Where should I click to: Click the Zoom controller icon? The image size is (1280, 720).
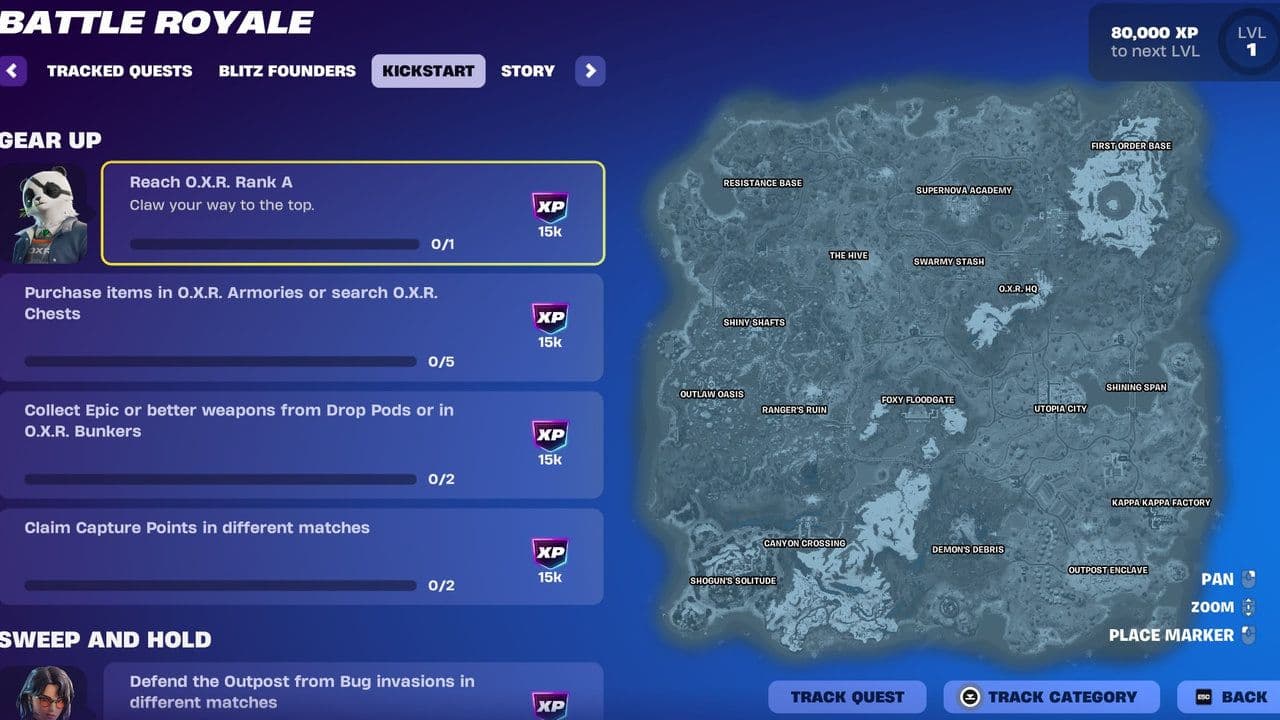(x=1248, y=606)
